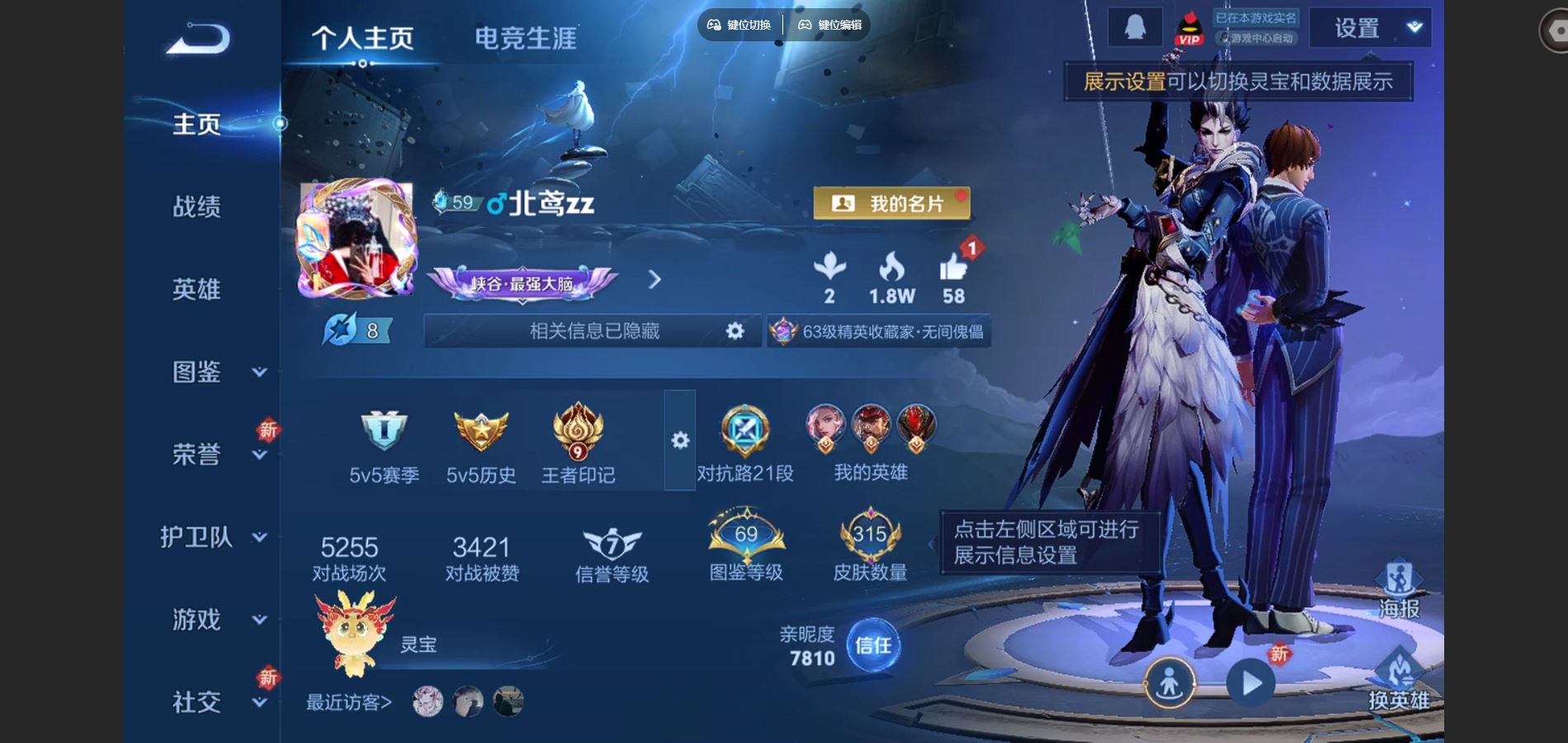
Task: Open the 设置 dropdown
Action: tap(1370, 28)
